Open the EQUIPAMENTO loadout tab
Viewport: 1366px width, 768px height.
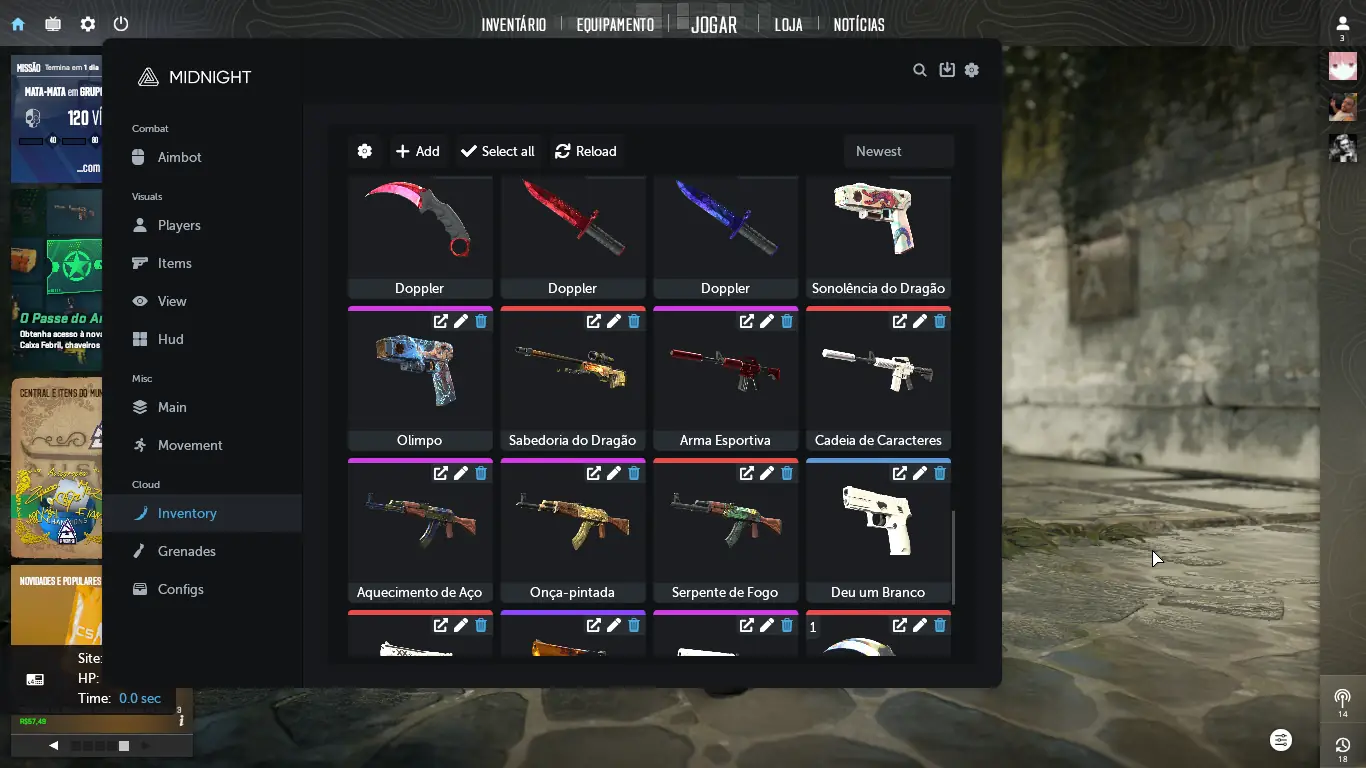tap(615, 24)
